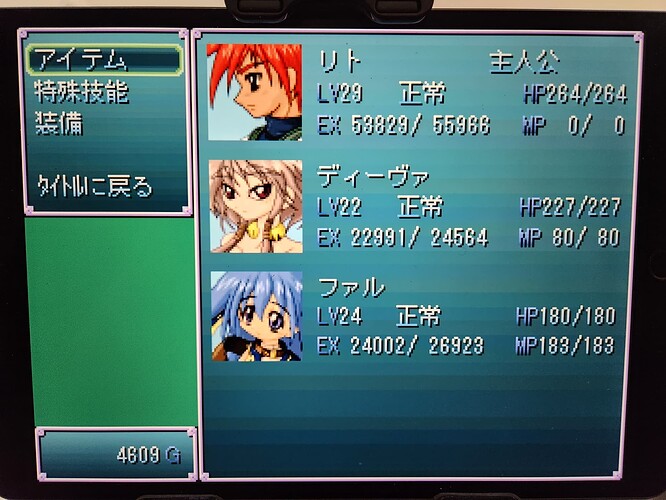Select party member リト's status row
666x500 pixels.
pyautogui.click(x=472, y=94)
